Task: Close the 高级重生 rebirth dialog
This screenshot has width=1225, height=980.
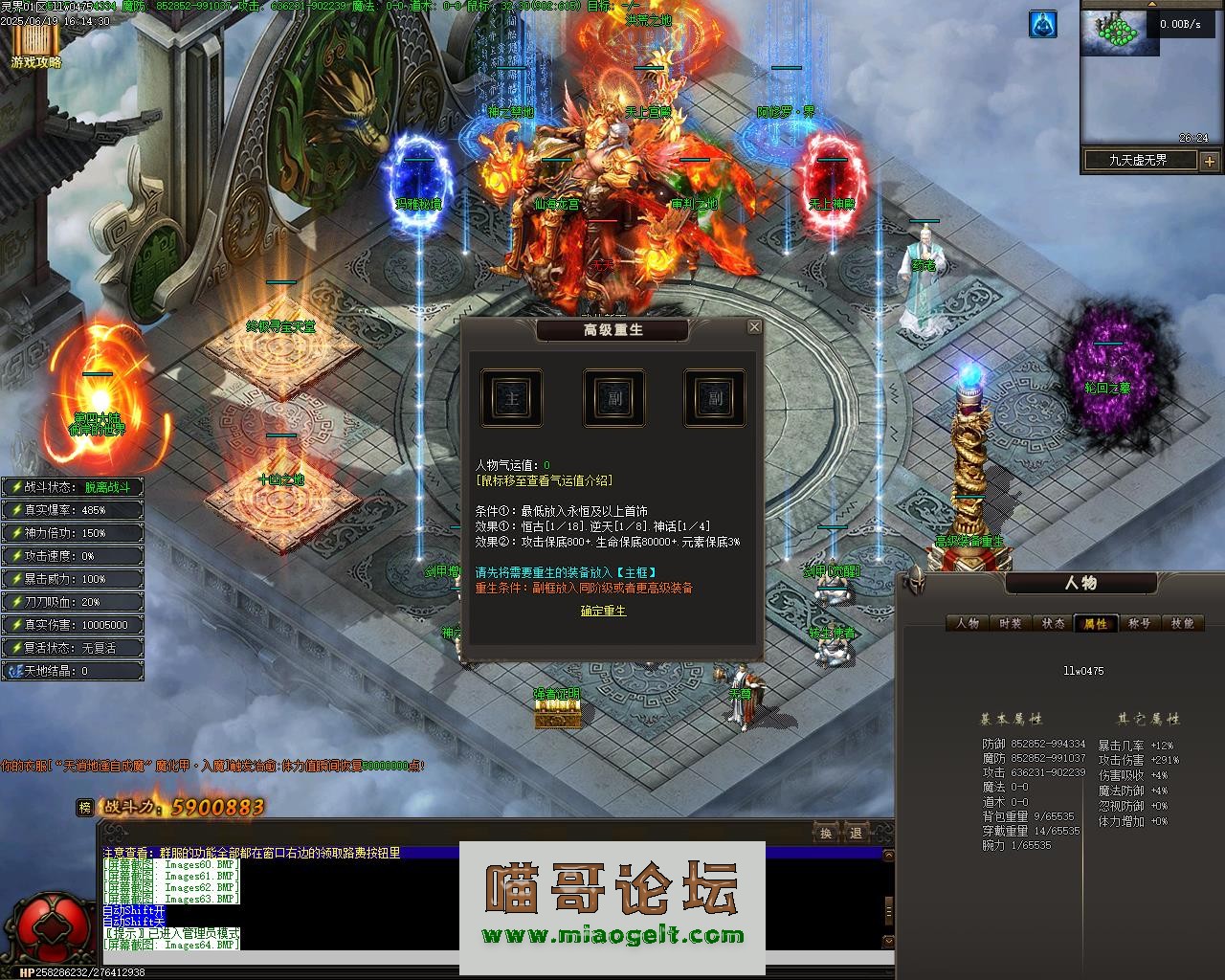Action: pos(754,327)
